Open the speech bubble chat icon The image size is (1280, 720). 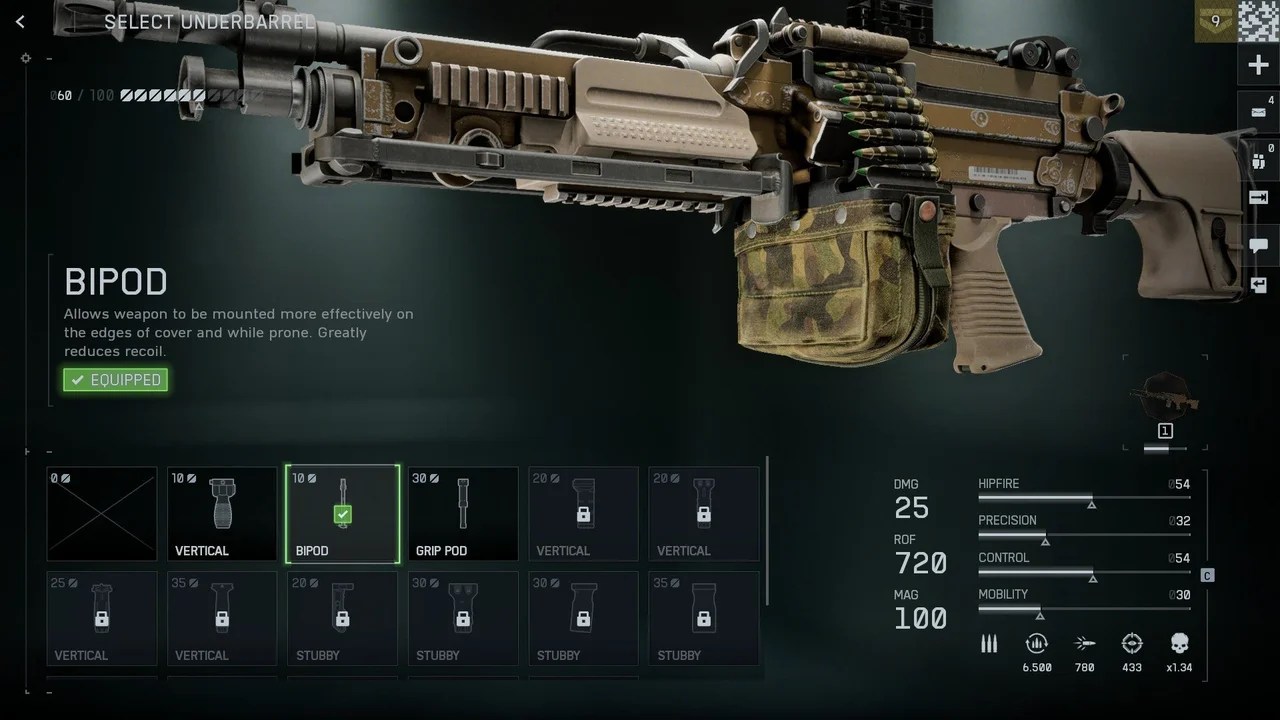[1259, 245]
